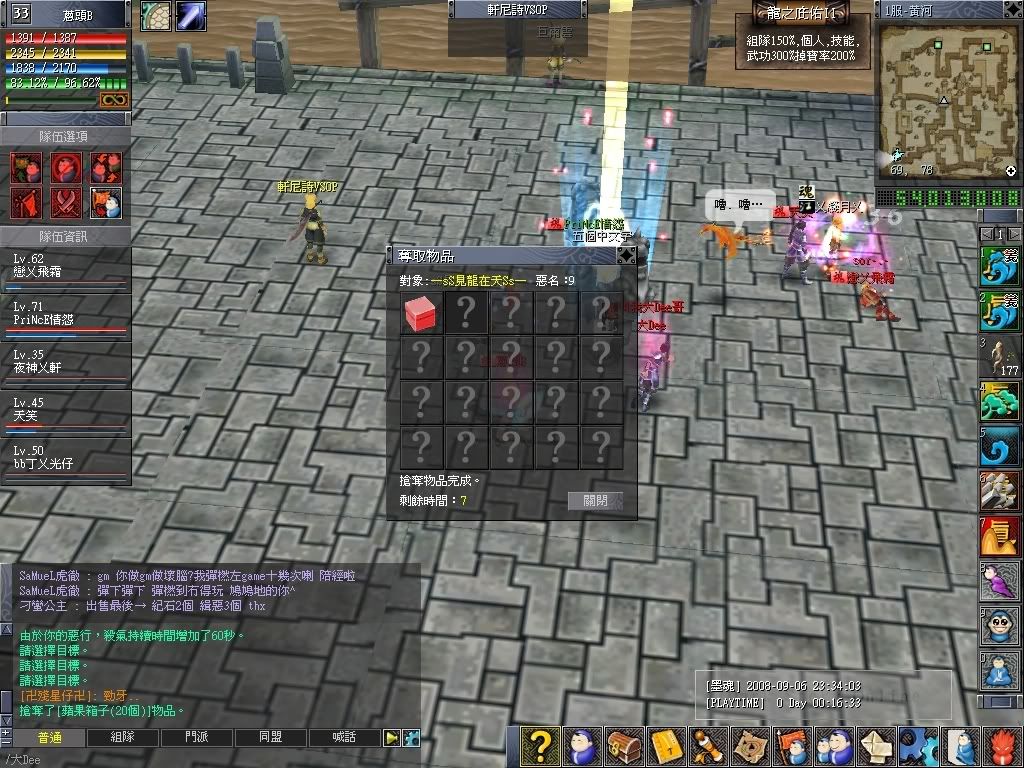This screenshot has height=768, width=1024.
Task: Select party member 天笑 in the team list
Action: (66, 410)
